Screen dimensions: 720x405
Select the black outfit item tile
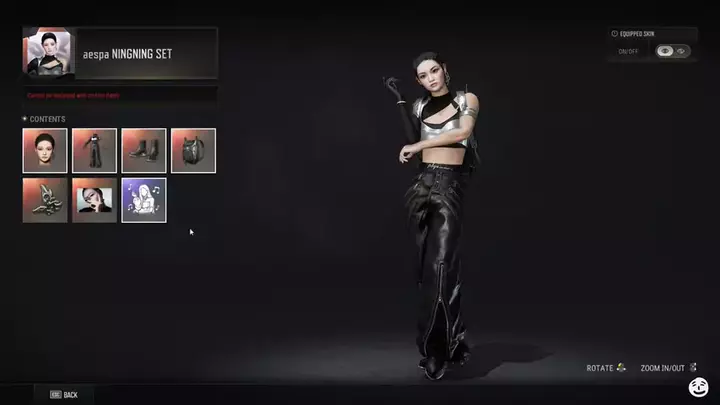pyautogui.click(x=94, y=150)
